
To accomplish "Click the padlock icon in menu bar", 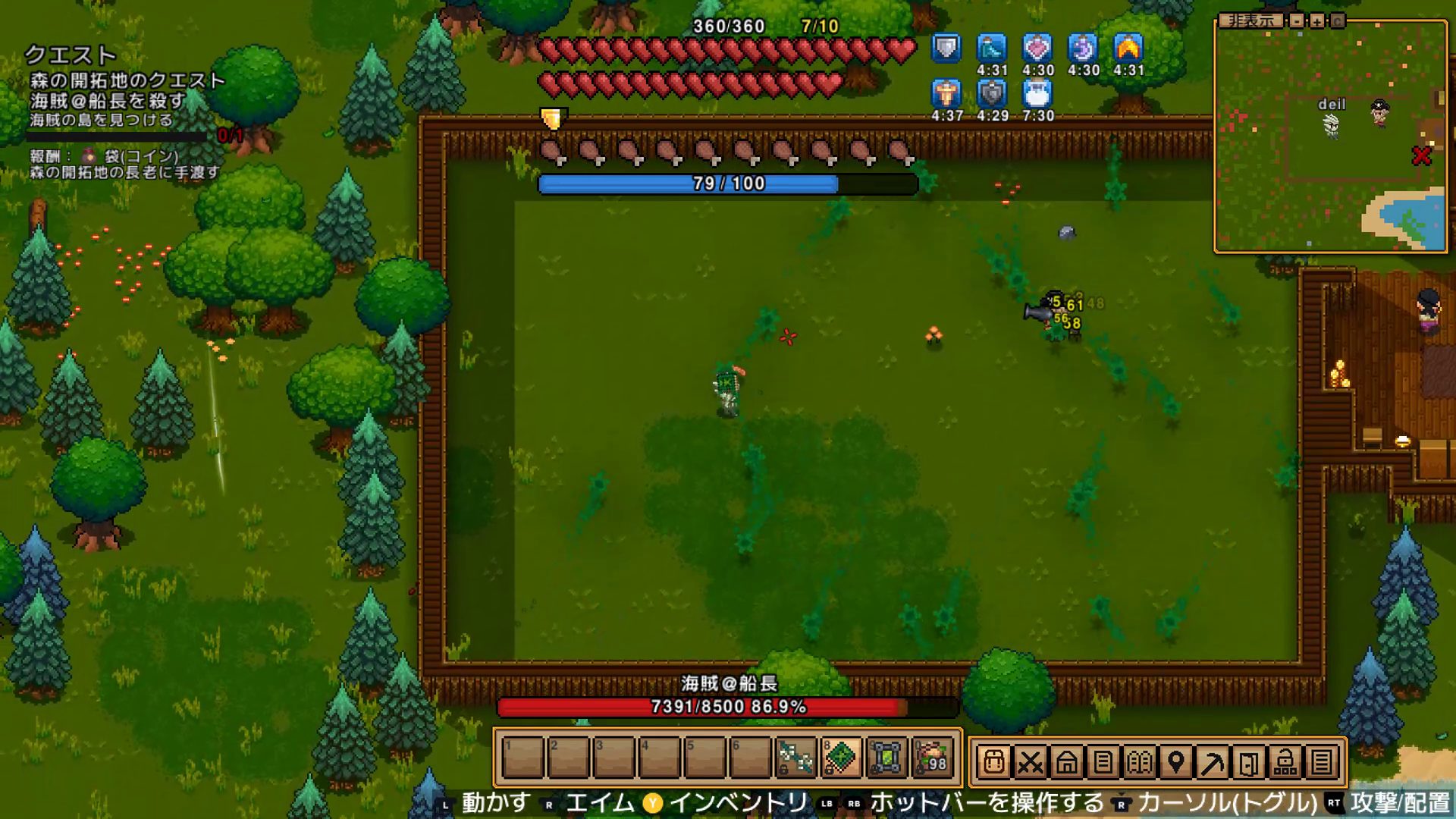I will point(1285,761).
